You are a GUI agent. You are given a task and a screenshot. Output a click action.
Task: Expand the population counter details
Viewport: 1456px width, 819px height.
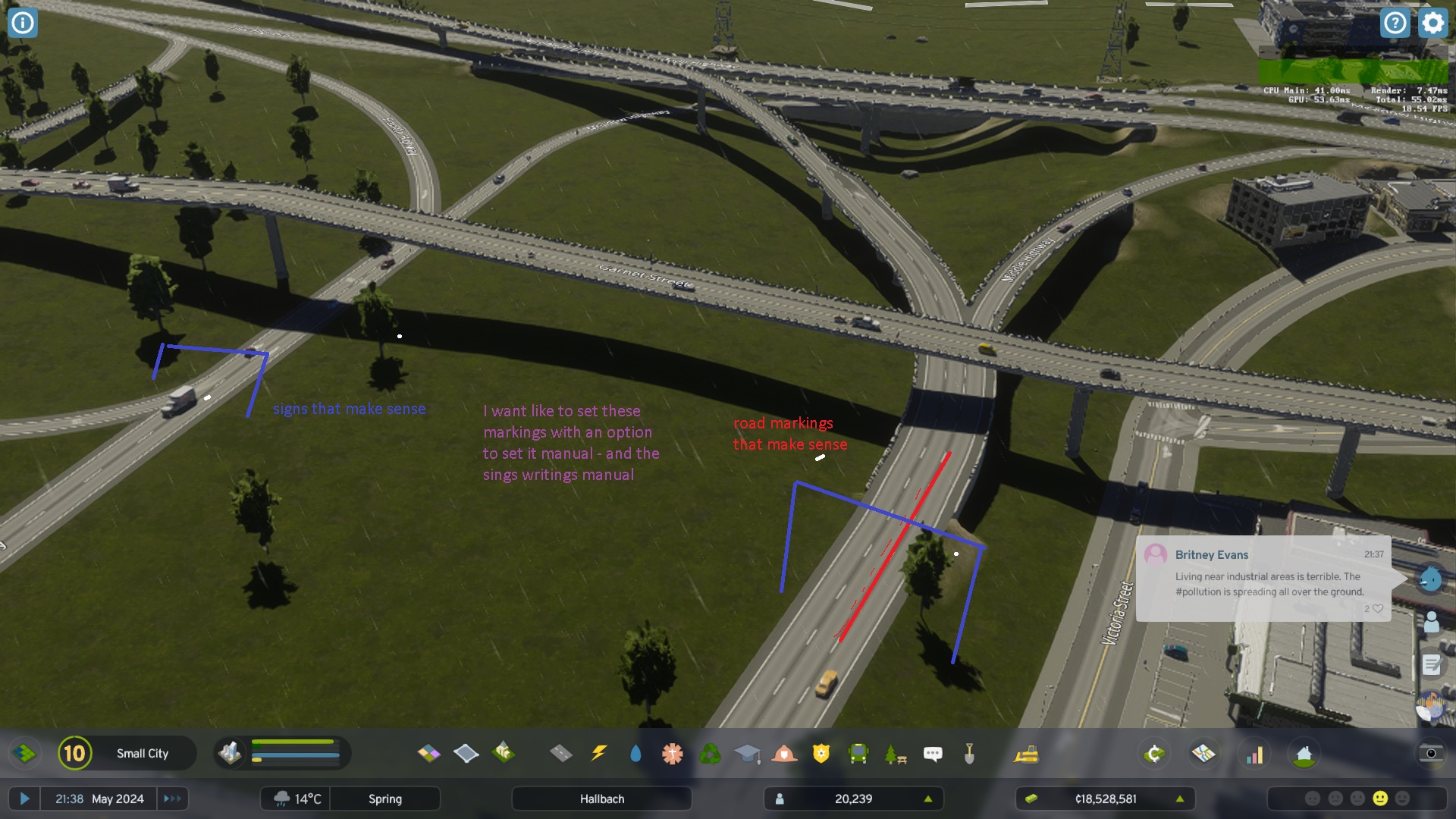click(929, 798)
